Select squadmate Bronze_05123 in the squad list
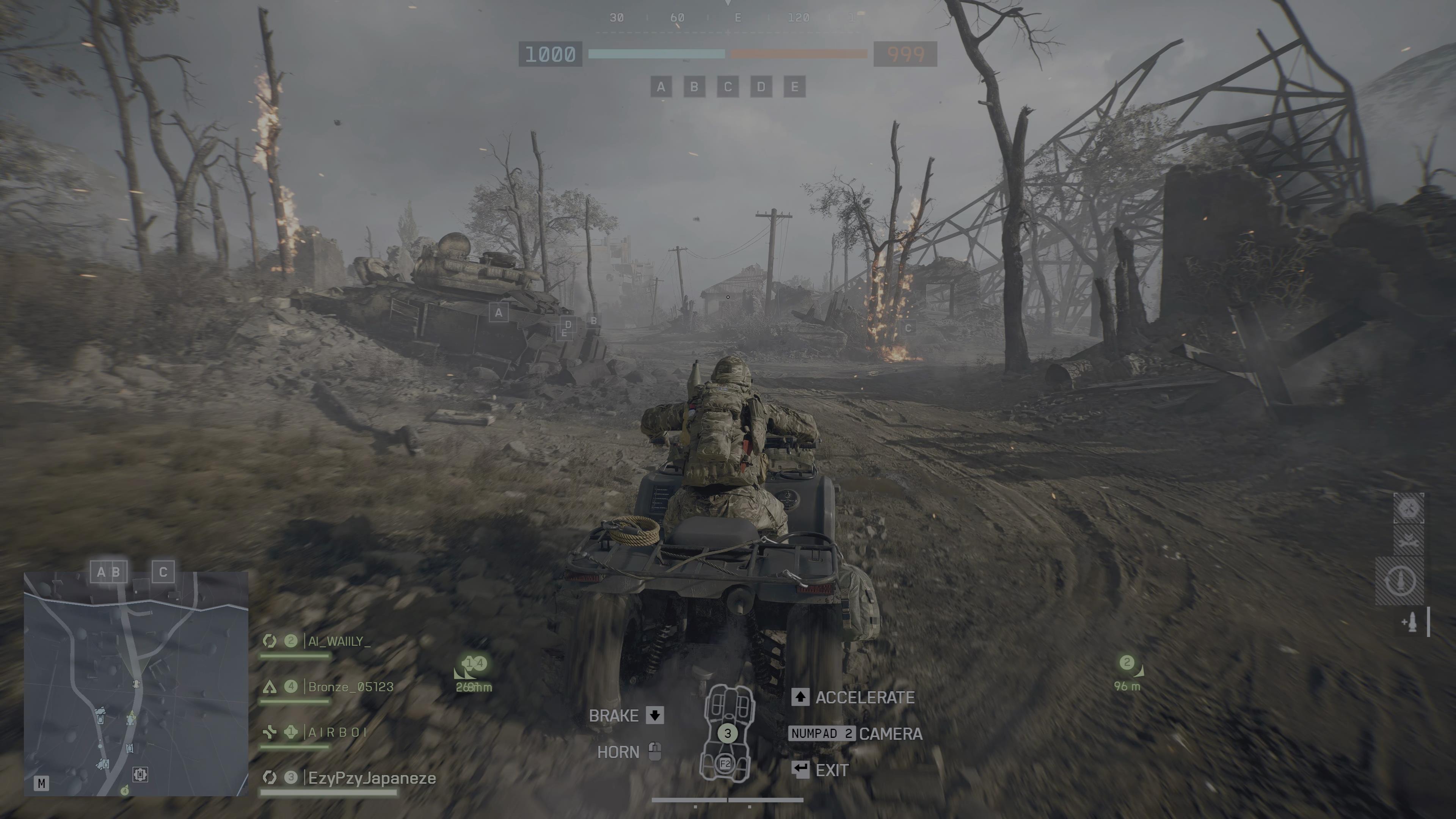Image resolution: width=1456 pixels, height=819 pixels. click(350, 687)
